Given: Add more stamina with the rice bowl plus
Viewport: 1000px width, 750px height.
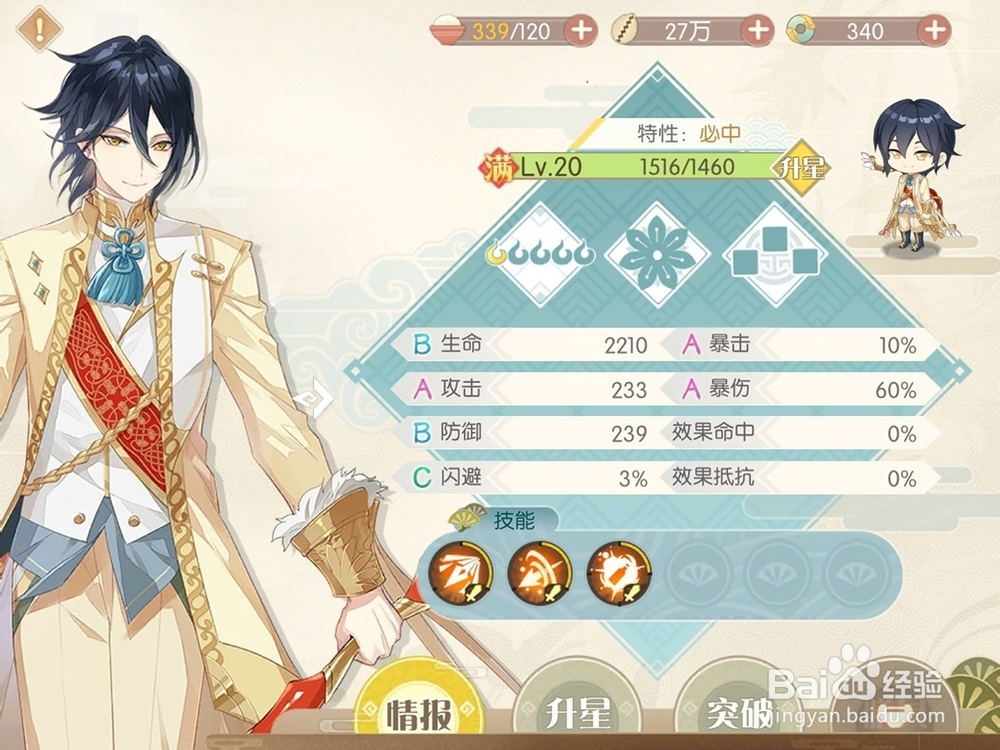Looking at the screenshot, I should pyautogui.click(x=581, y=30).
